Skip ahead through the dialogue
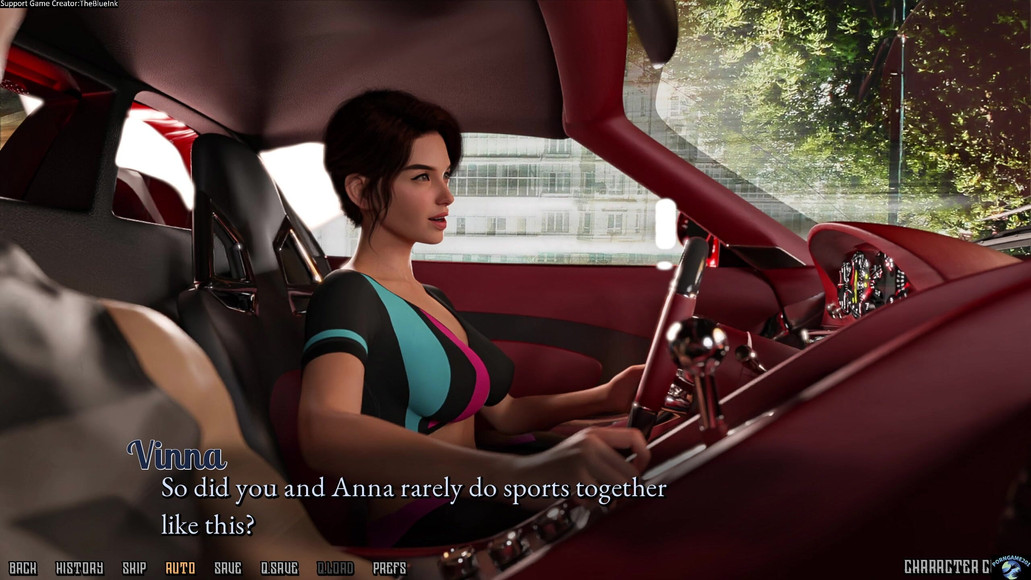Image resolution: width=1031 pixels, height=580 pixels. click(134, 568)
